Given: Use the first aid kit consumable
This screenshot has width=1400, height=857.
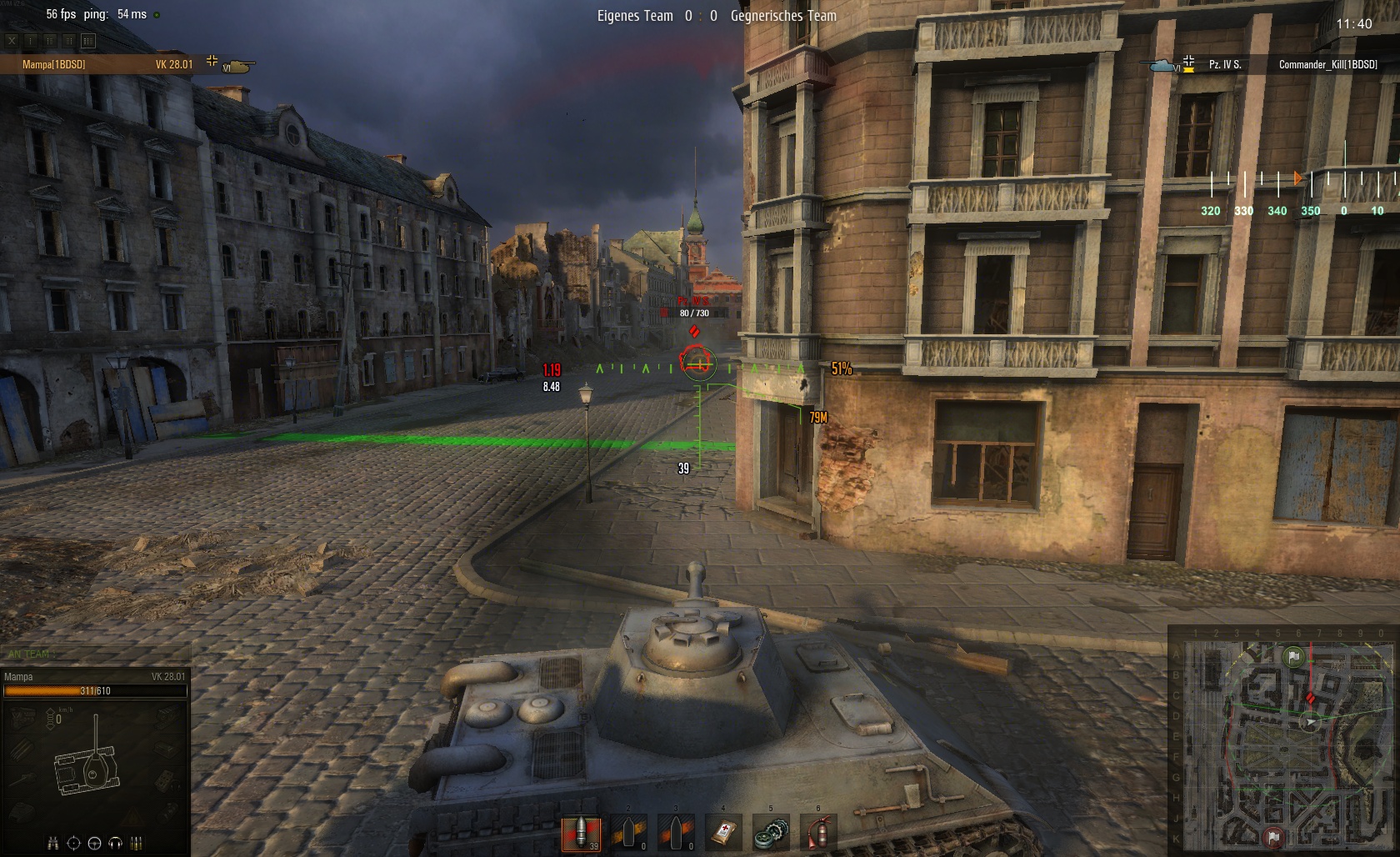Looking at the screenshot, I should pos(723,833).
